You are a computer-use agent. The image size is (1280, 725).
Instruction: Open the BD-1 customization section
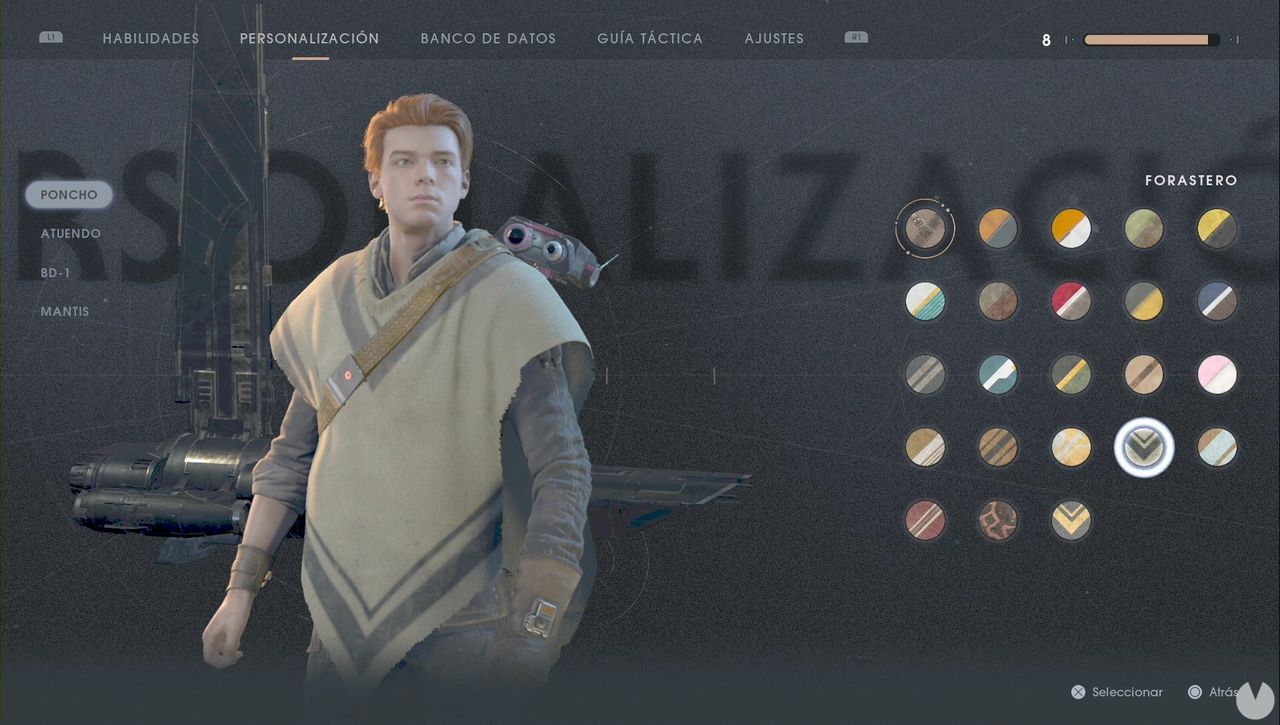pyautogui.click(x=57, y=272)
